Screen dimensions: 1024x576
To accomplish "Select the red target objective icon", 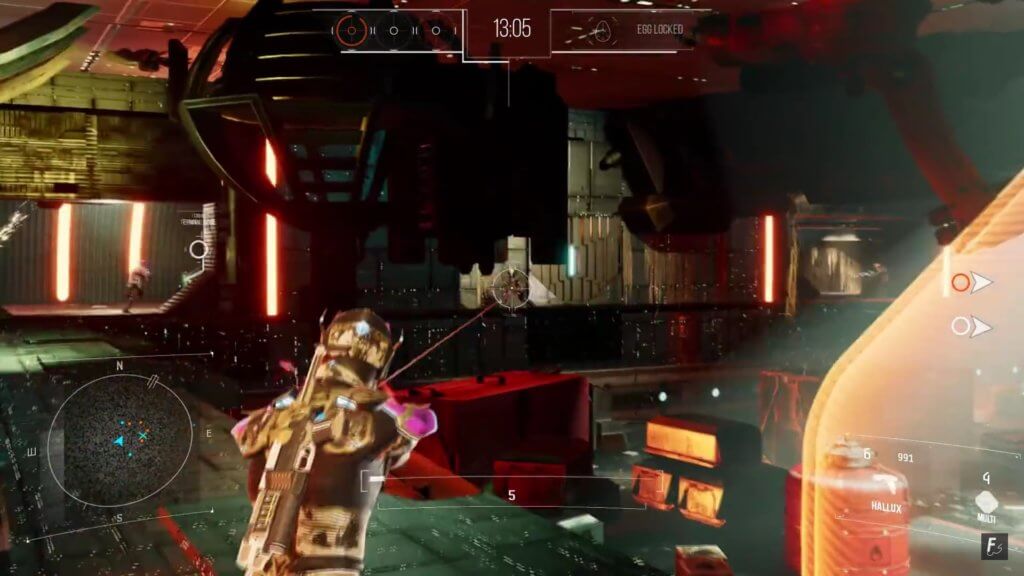I will click(350, 30).
